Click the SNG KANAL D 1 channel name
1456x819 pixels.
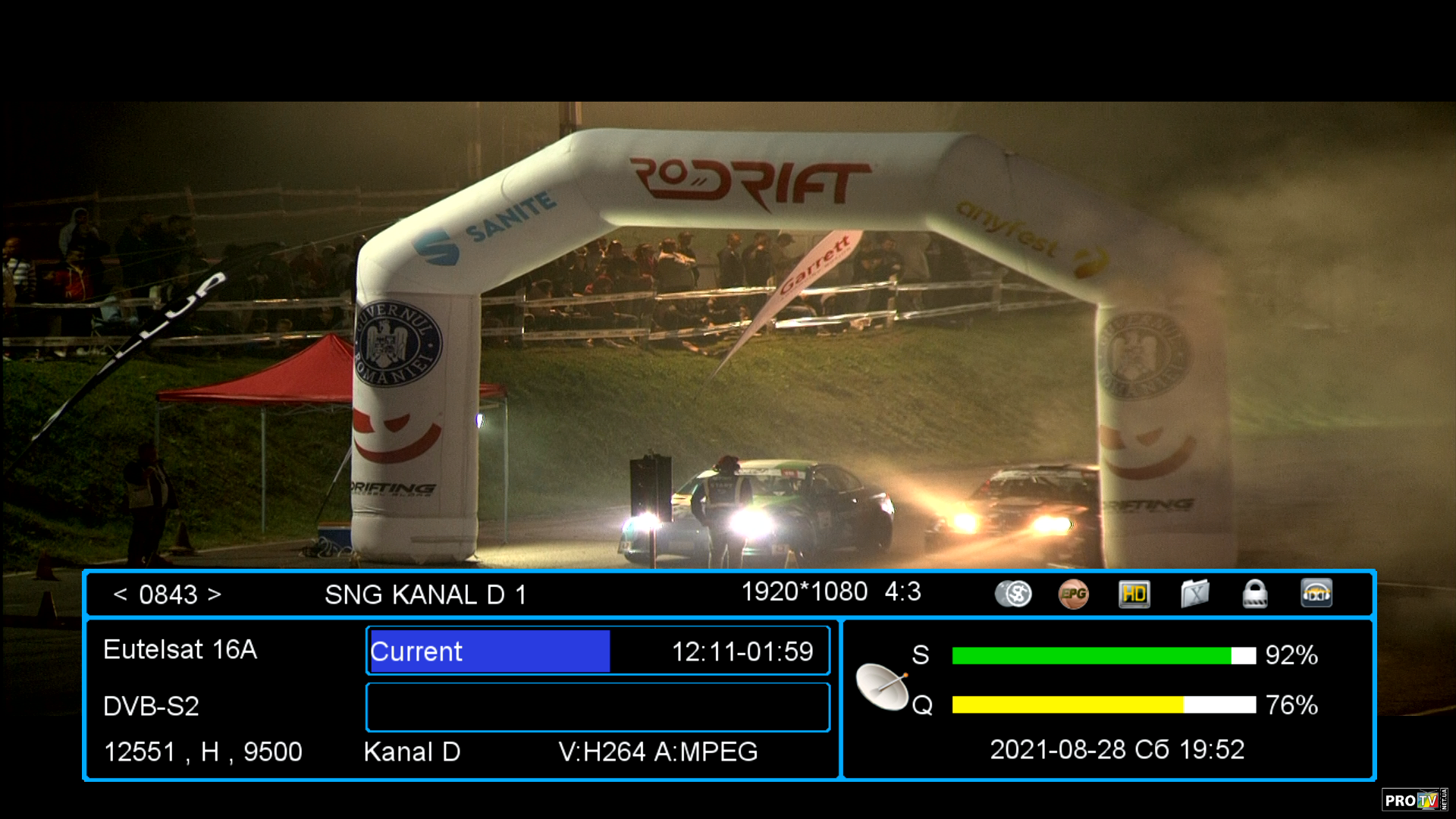pyautogui.click(x=425, y=595)
